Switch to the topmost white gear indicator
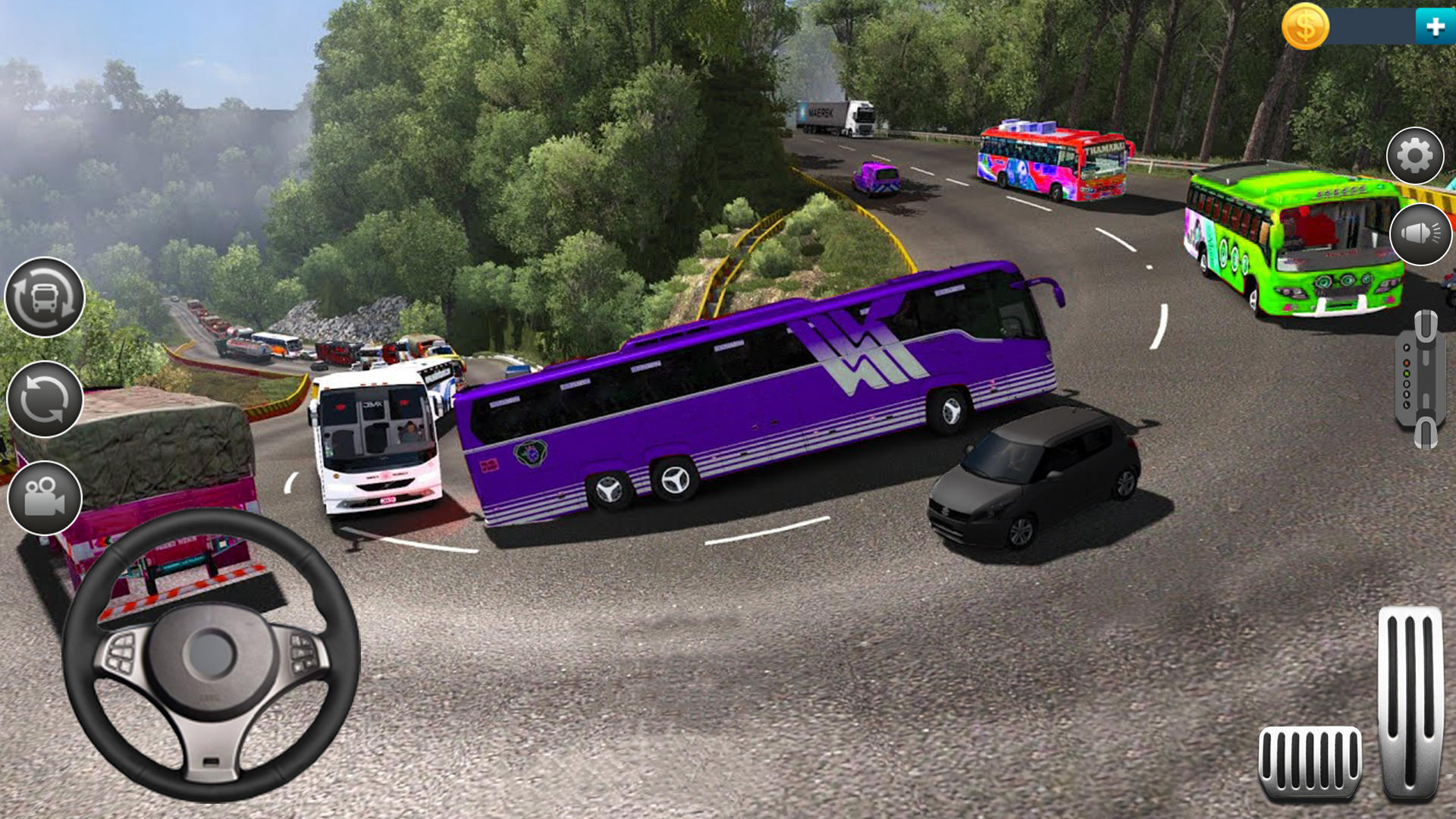The height and width of the screenshot is (819, 1456). 1407,347
